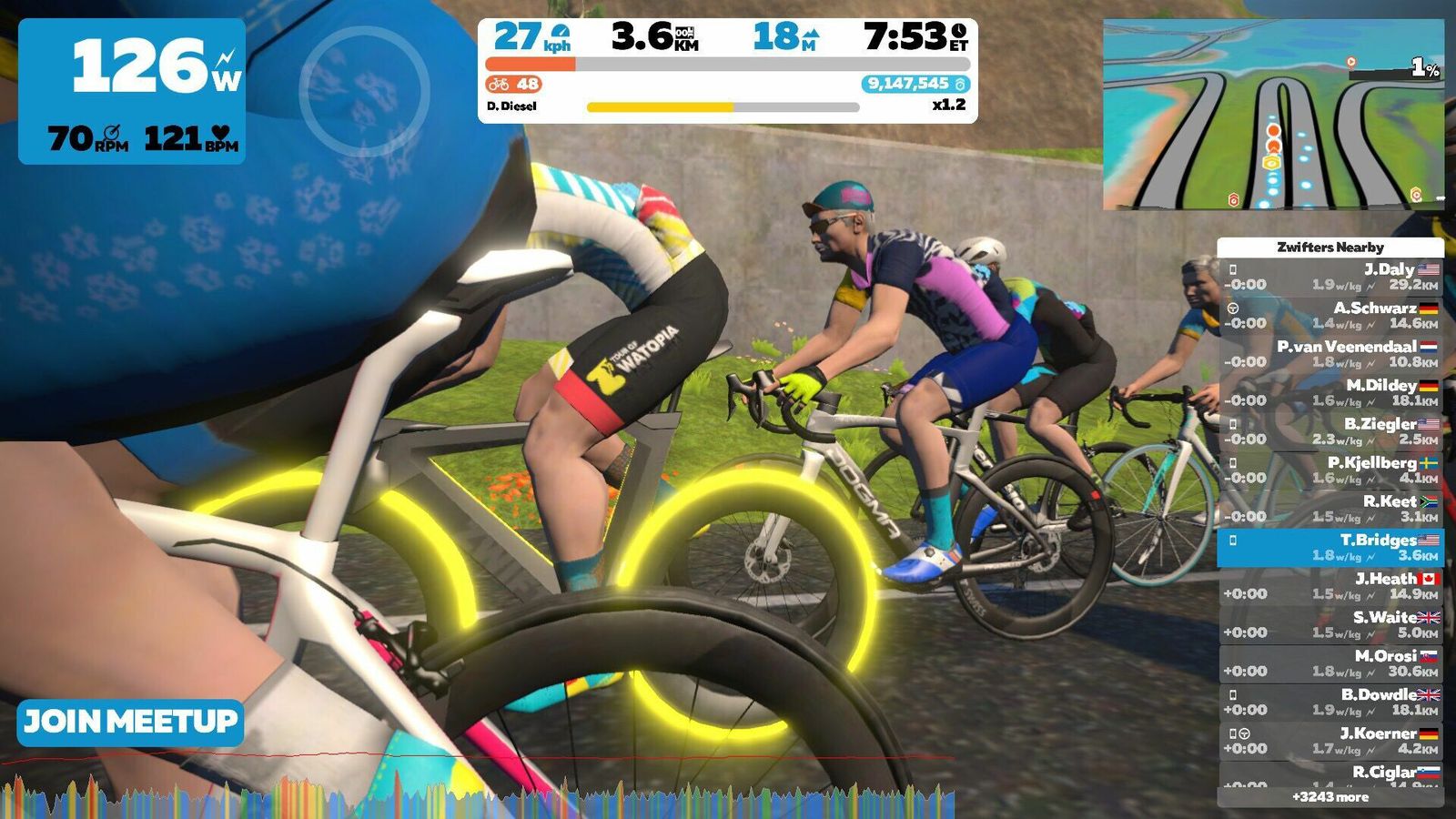
Task: Select J.Daly in Zwifters Nearby
Action: 1330,277
